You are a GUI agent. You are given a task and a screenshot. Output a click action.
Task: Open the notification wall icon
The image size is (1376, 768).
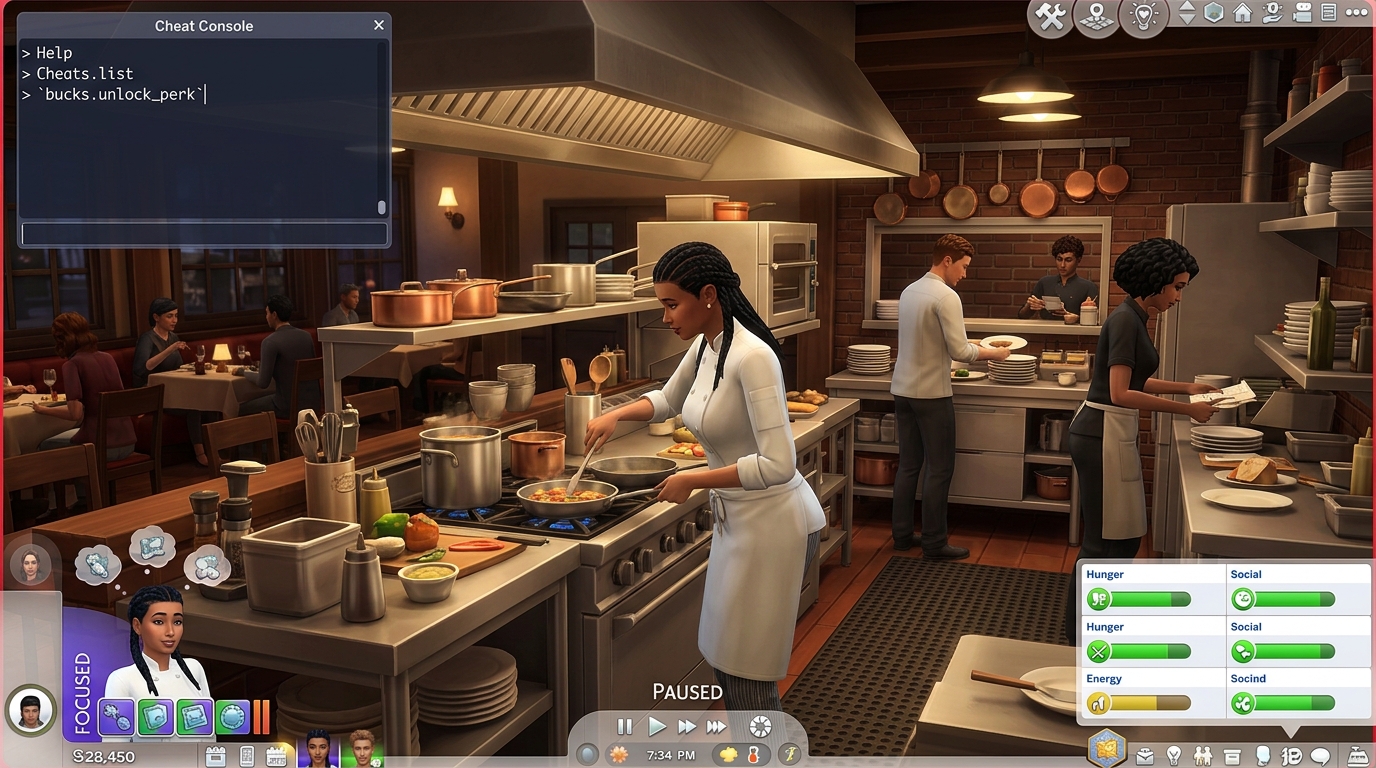click(x=1330, y=13)
